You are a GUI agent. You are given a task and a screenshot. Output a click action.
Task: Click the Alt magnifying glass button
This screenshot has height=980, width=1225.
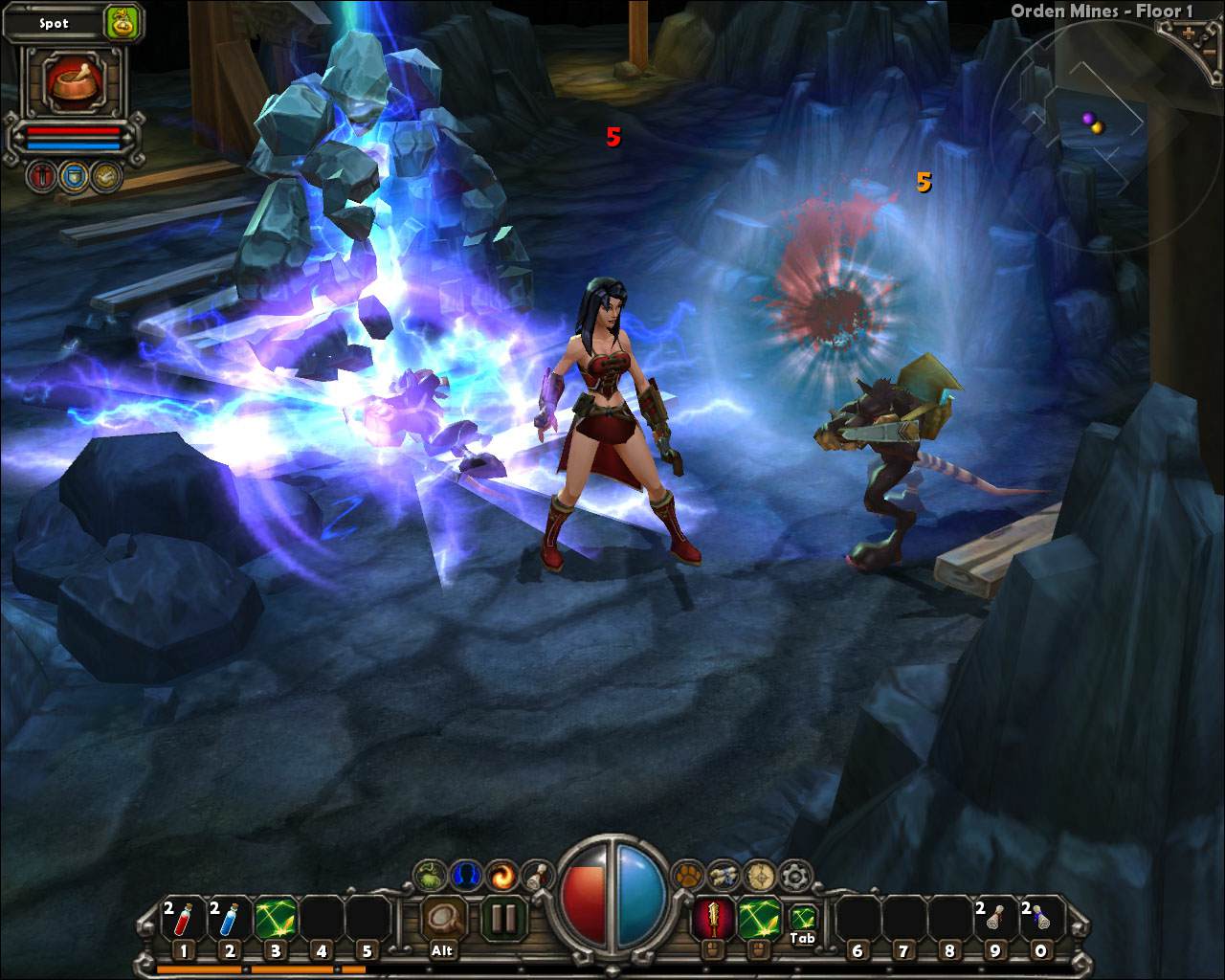(x=442, y=920)
